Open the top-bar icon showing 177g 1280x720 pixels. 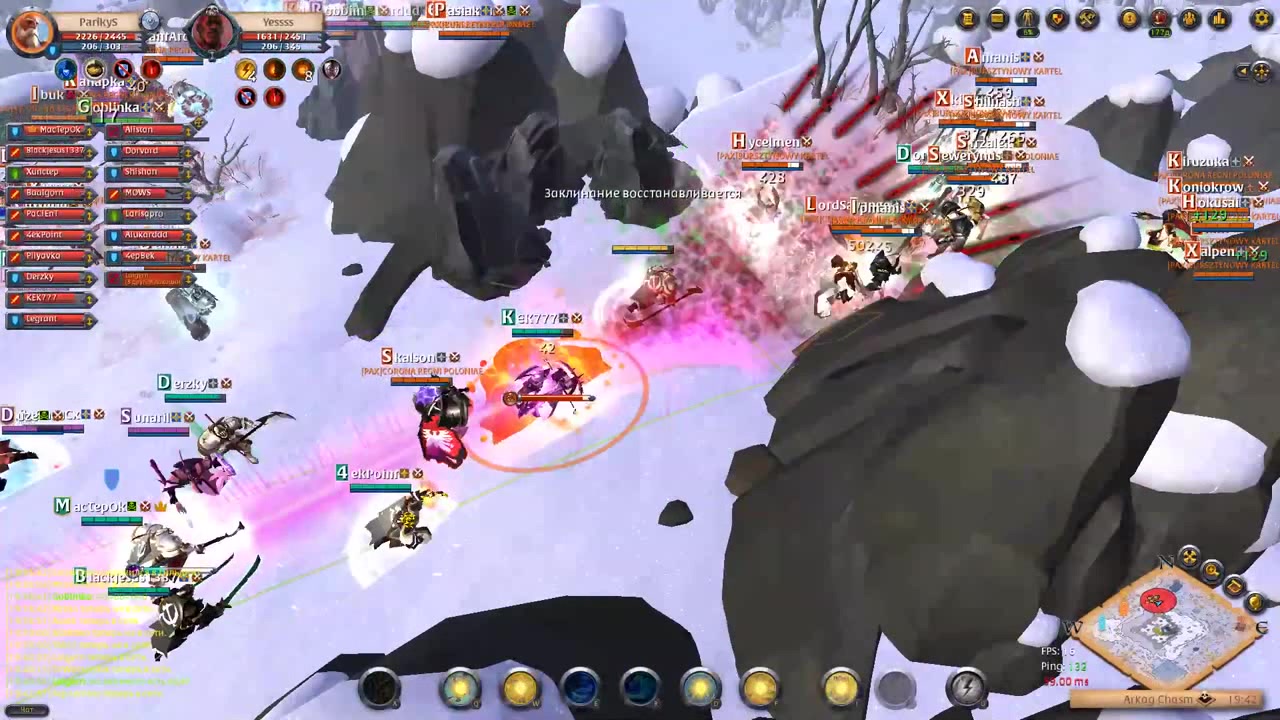[1160, 19]
